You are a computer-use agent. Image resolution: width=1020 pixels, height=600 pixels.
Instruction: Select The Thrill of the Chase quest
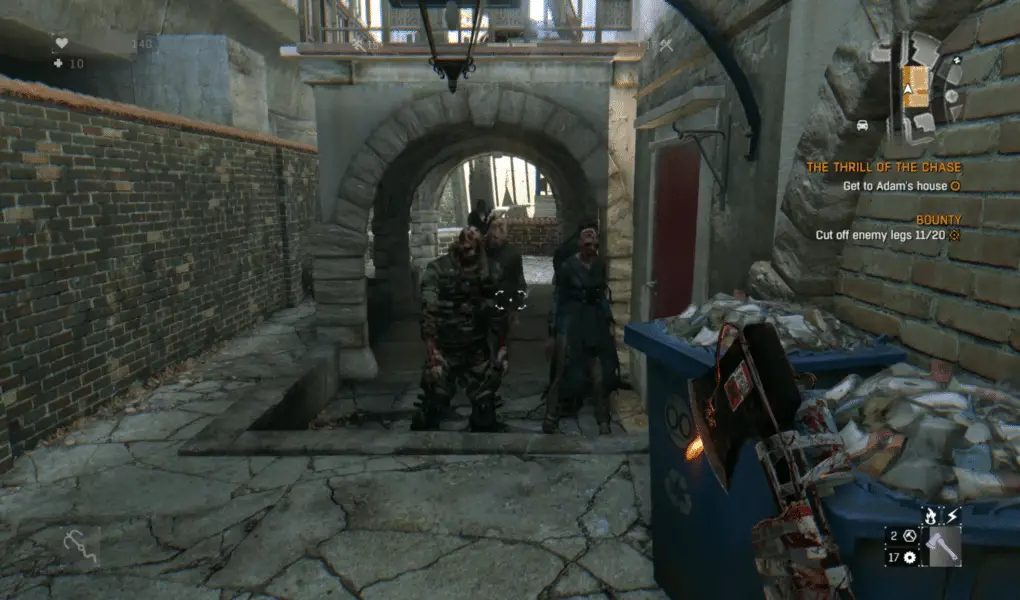click(x=883, y=167)
